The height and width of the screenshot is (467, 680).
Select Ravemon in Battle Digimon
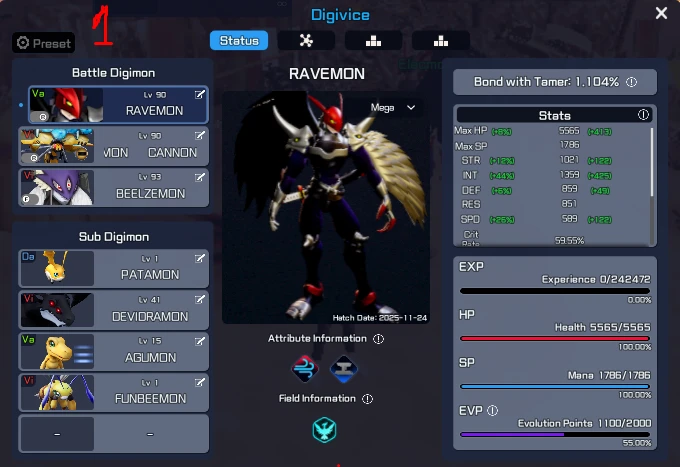click(x=118, y=104)
